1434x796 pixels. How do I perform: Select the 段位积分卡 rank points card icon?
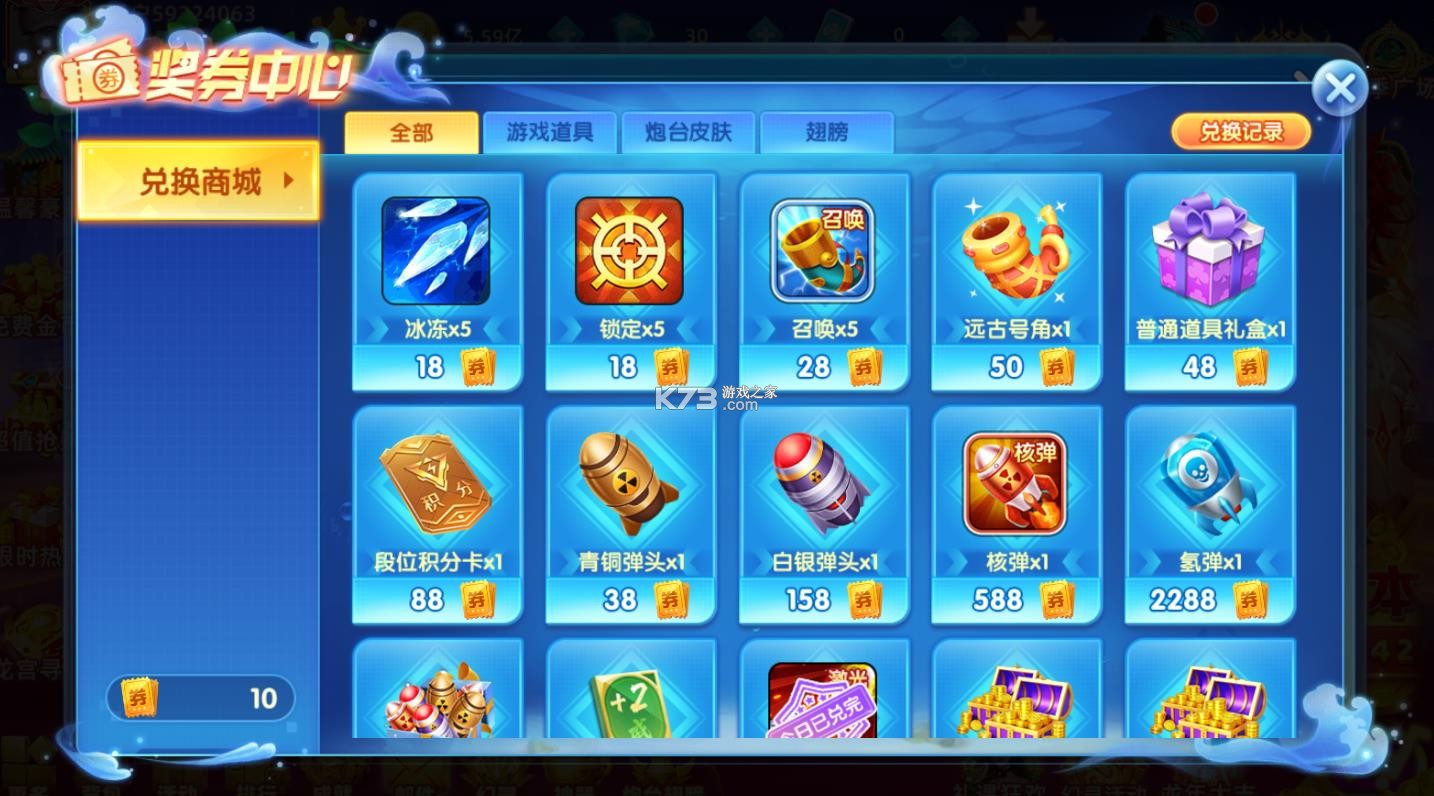436,484
